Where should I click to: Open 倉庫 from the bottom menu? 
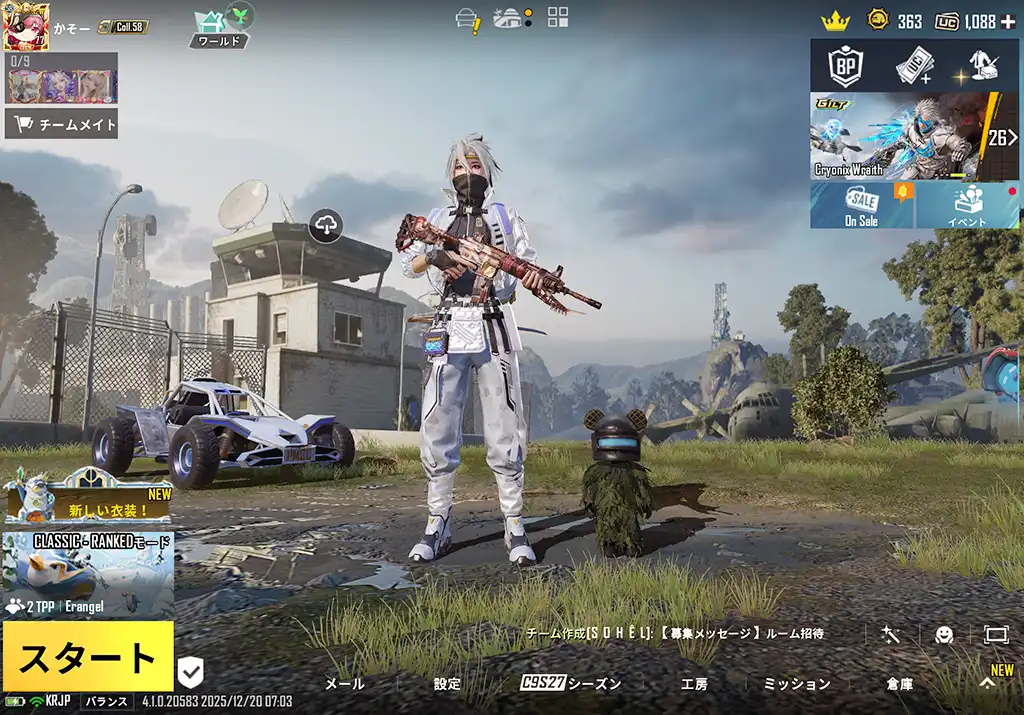[899, 684]
